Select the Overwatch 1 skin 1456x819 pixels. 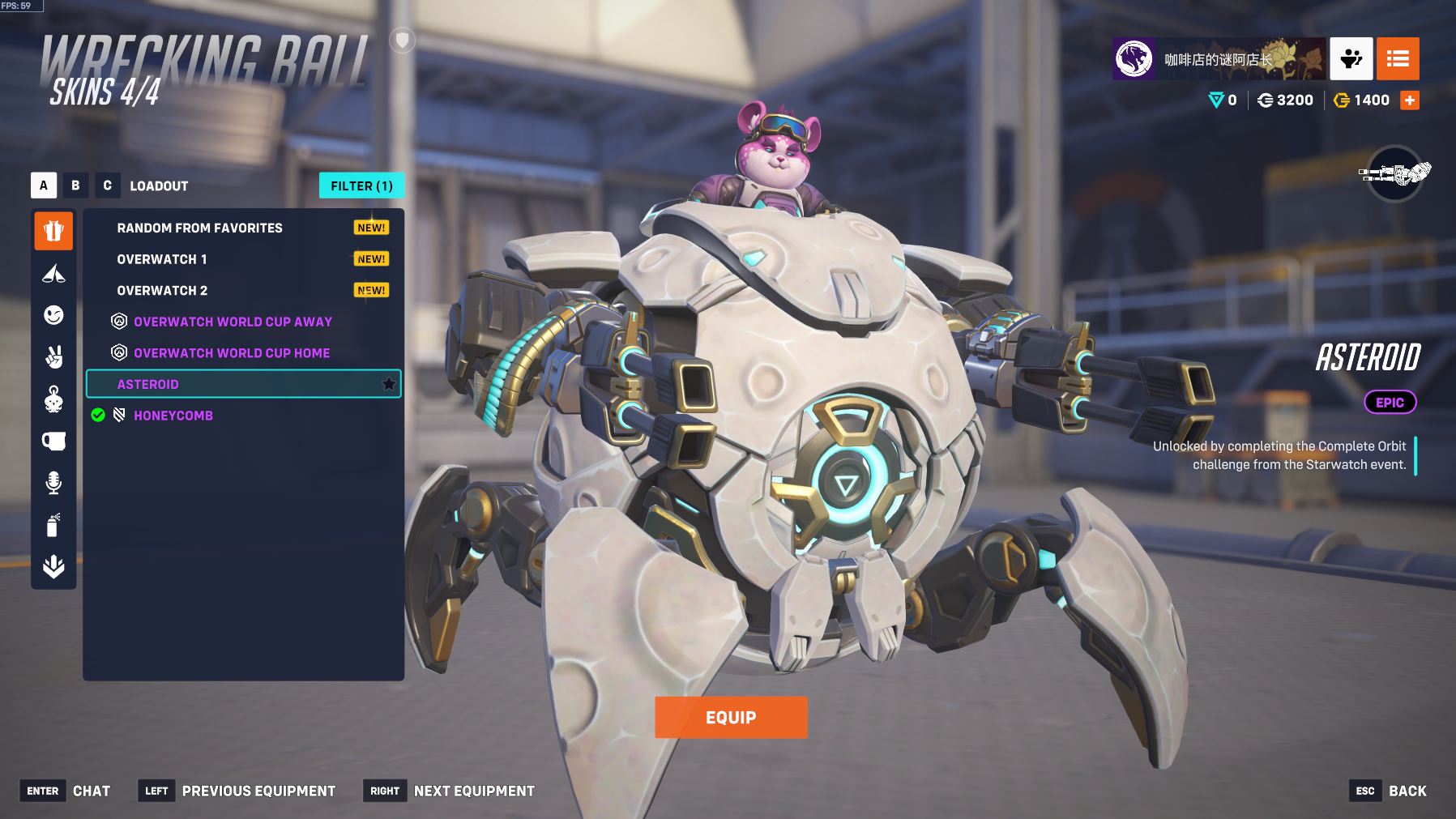[162, 259]
